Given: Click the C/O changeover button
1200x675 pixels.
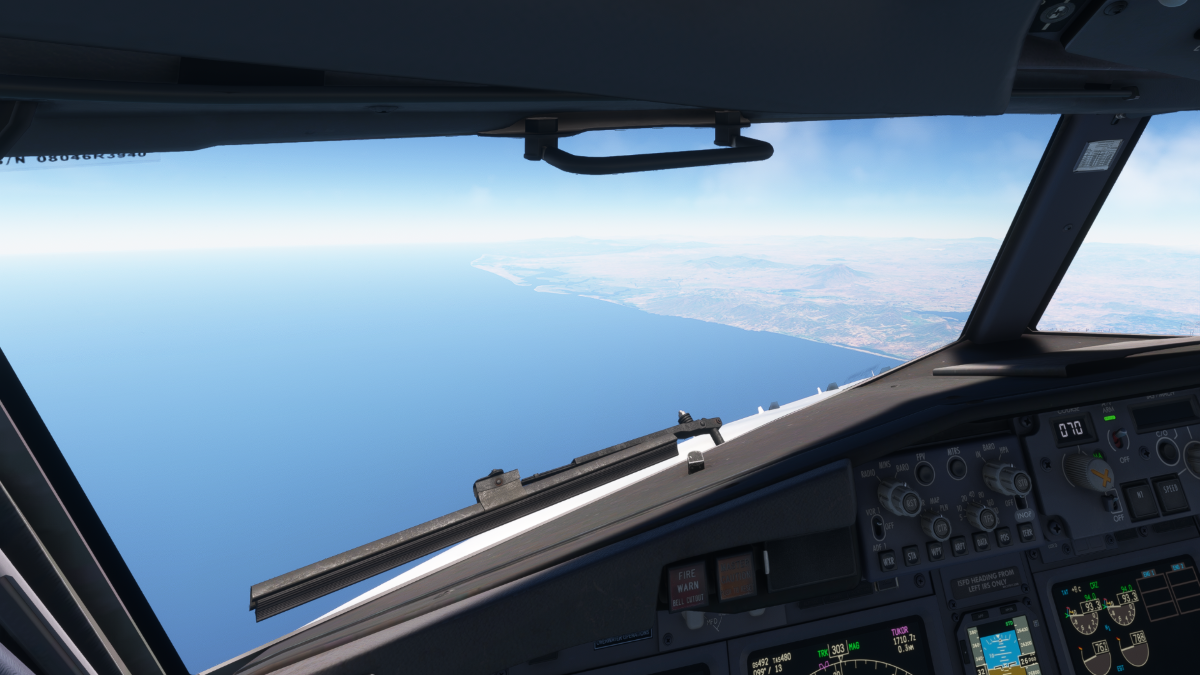Looking at the screenshot, I should pos(1167,451).
